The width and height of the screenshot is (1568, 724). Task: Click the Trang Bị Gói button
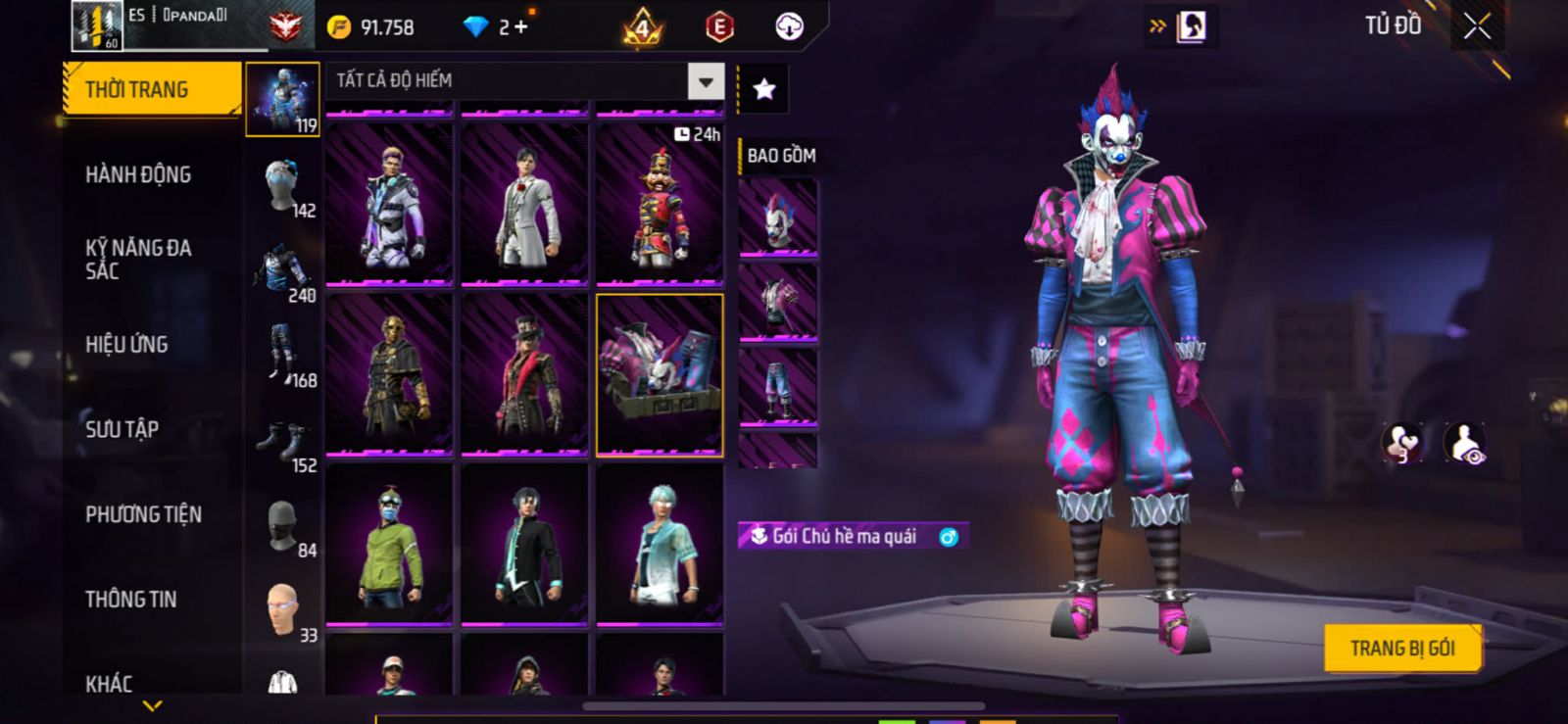1401,649
